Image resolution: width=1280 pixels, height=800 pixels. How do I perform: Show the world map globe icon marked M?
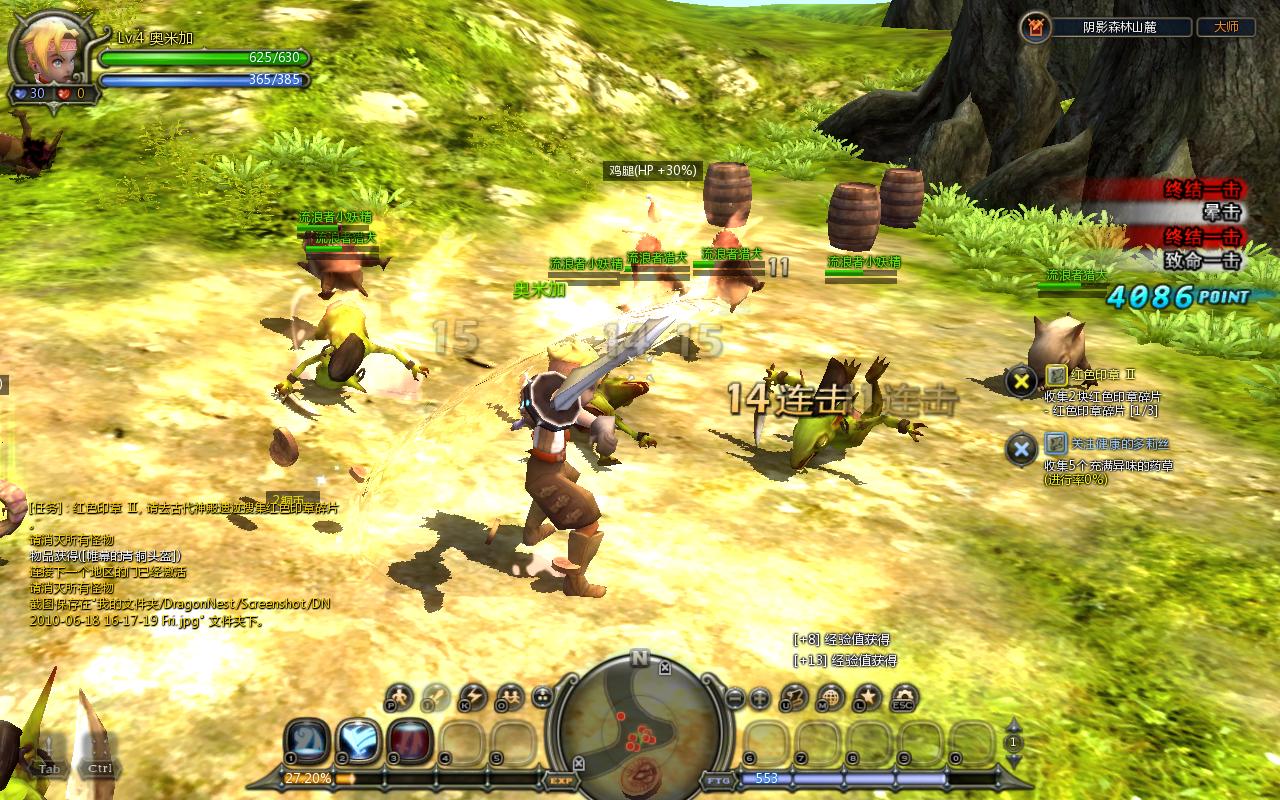coord(830,697)
